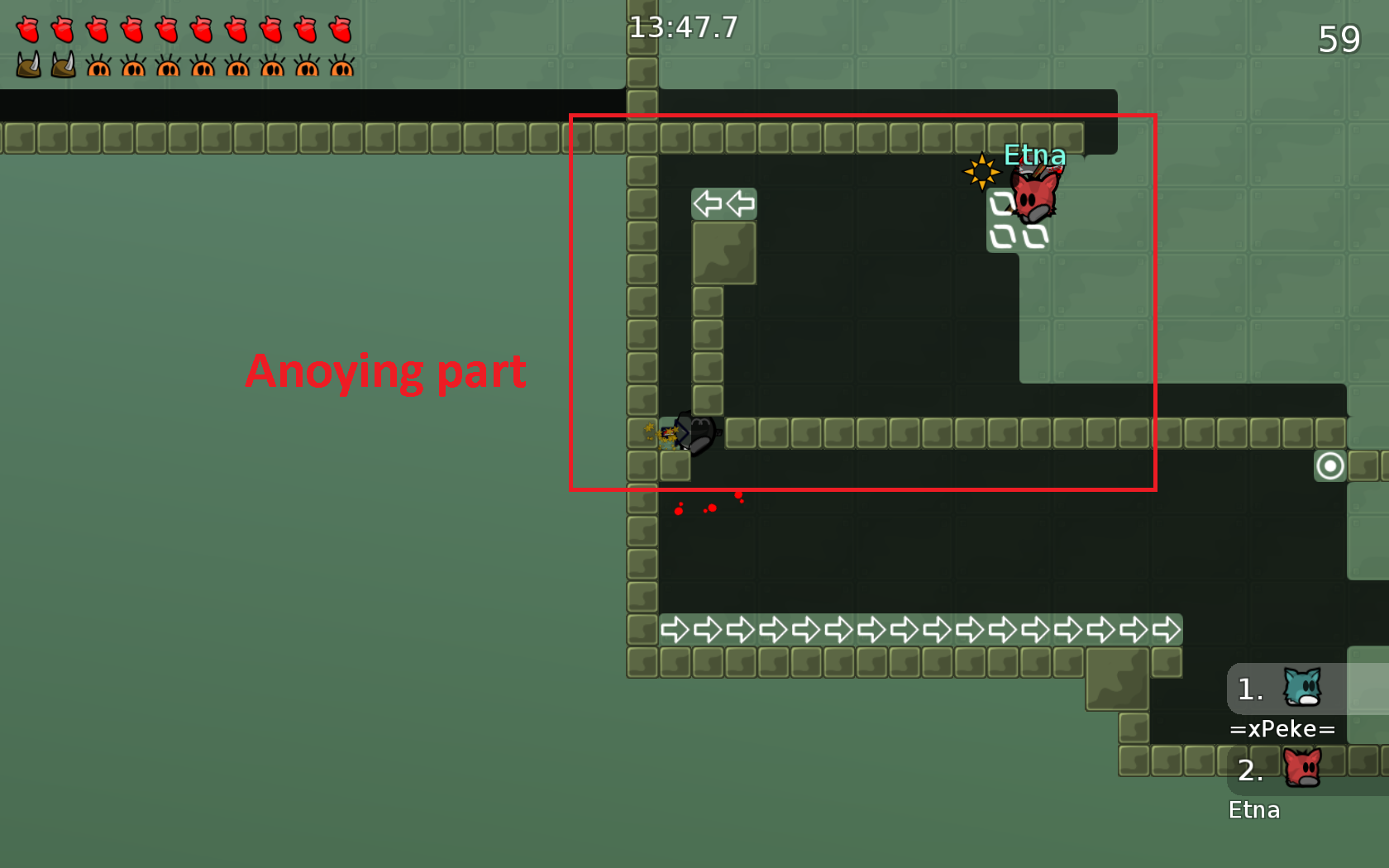This screenshot has width=1389, height=868.
Task: Click the rightmost arrow in the bottom arrow row
Action: click(1167, 629)
